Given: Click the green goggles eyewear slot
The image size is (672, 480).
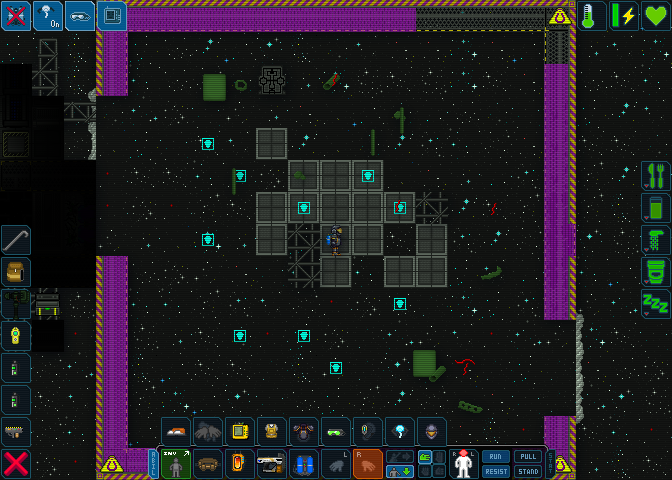Looking at the screenshot, I should pyautogui.click(x=336, y=432).
